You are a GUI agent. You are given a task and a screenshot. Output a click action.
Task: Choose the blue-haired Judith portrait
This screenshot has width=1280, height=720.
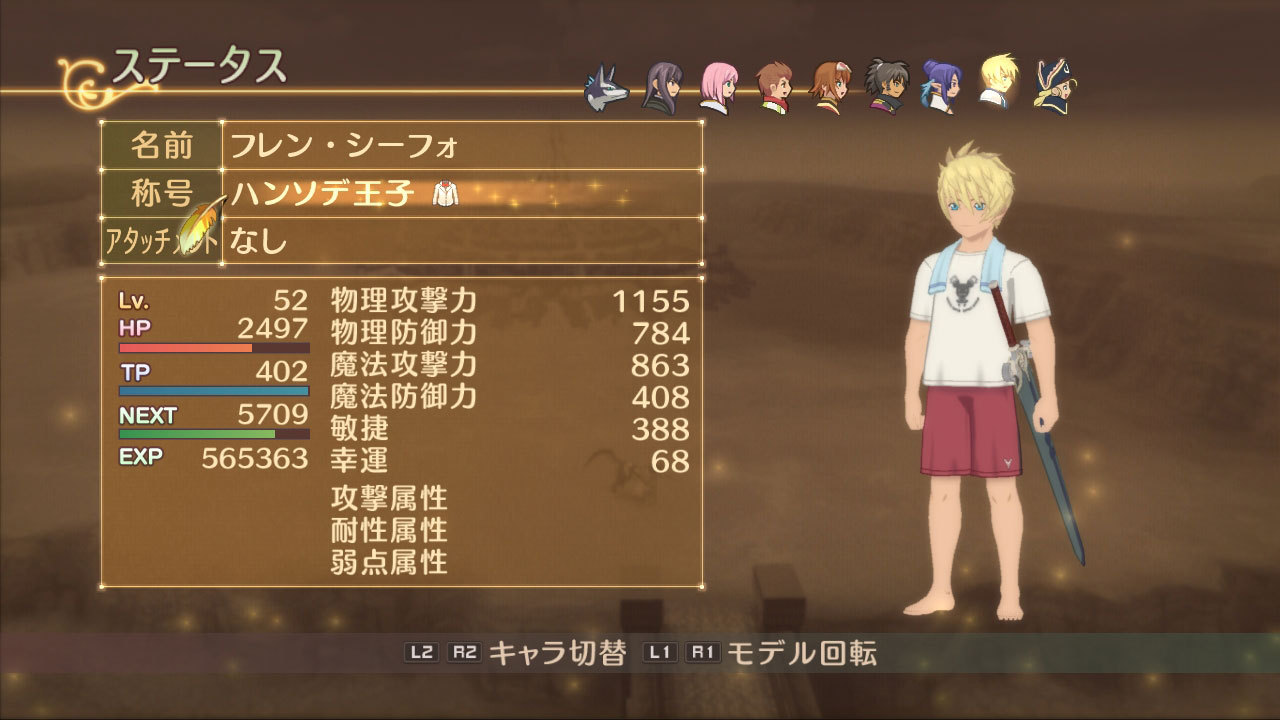941,88
